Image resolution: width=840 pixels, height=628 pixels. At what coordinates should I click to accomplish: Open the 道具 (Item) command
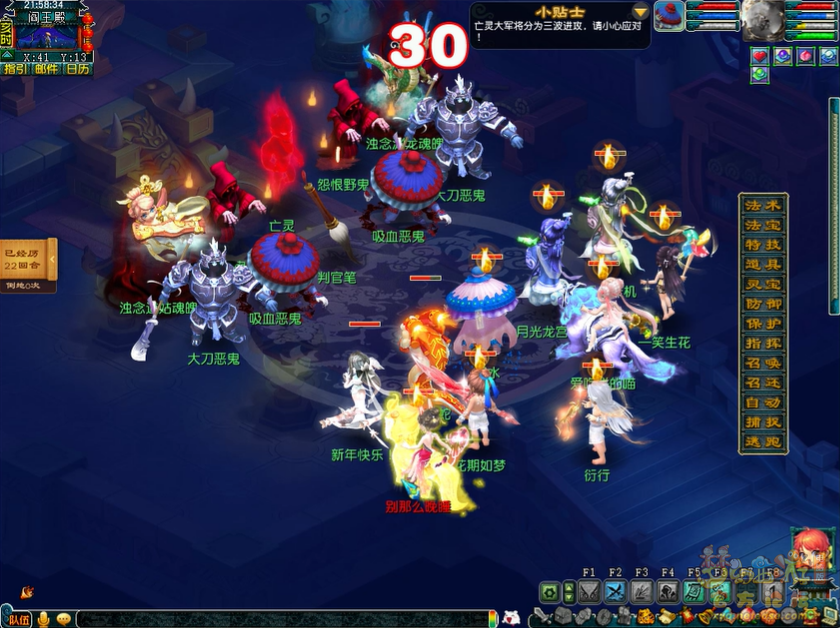coord(764,264)
